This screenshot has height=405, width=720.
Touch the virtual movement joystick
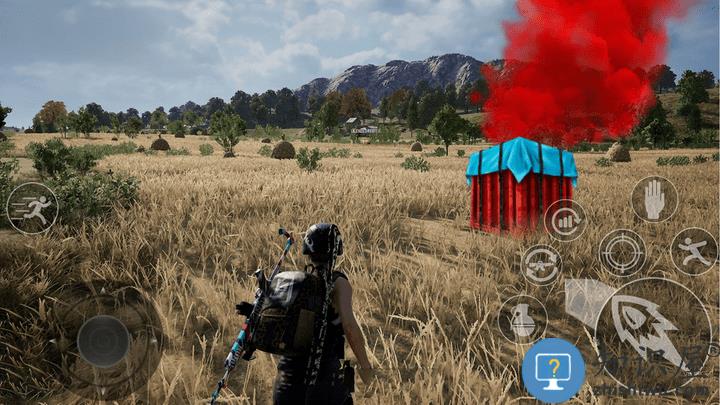coord(103,341)
